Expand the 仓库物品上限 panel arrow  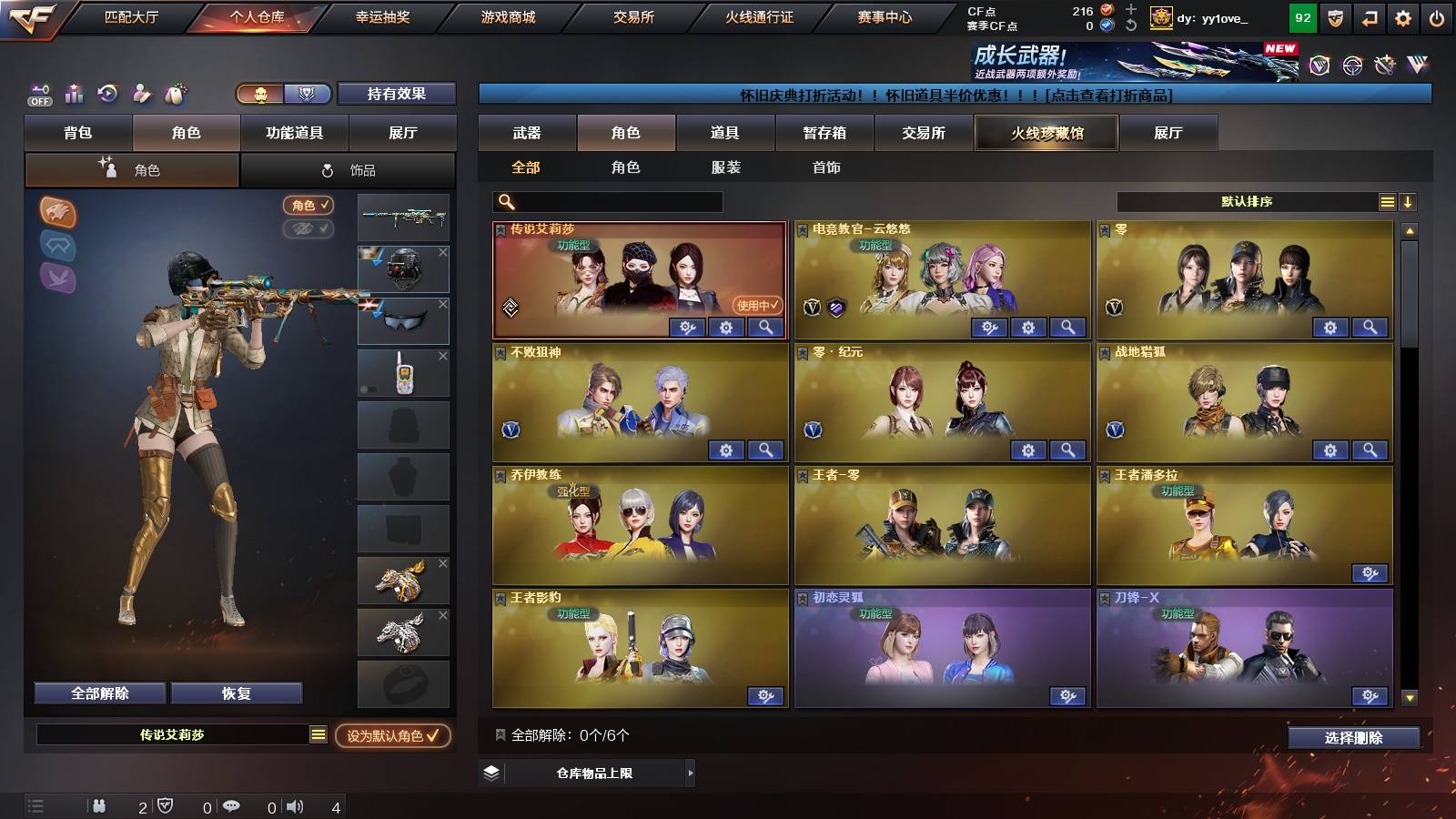point(690,773)
